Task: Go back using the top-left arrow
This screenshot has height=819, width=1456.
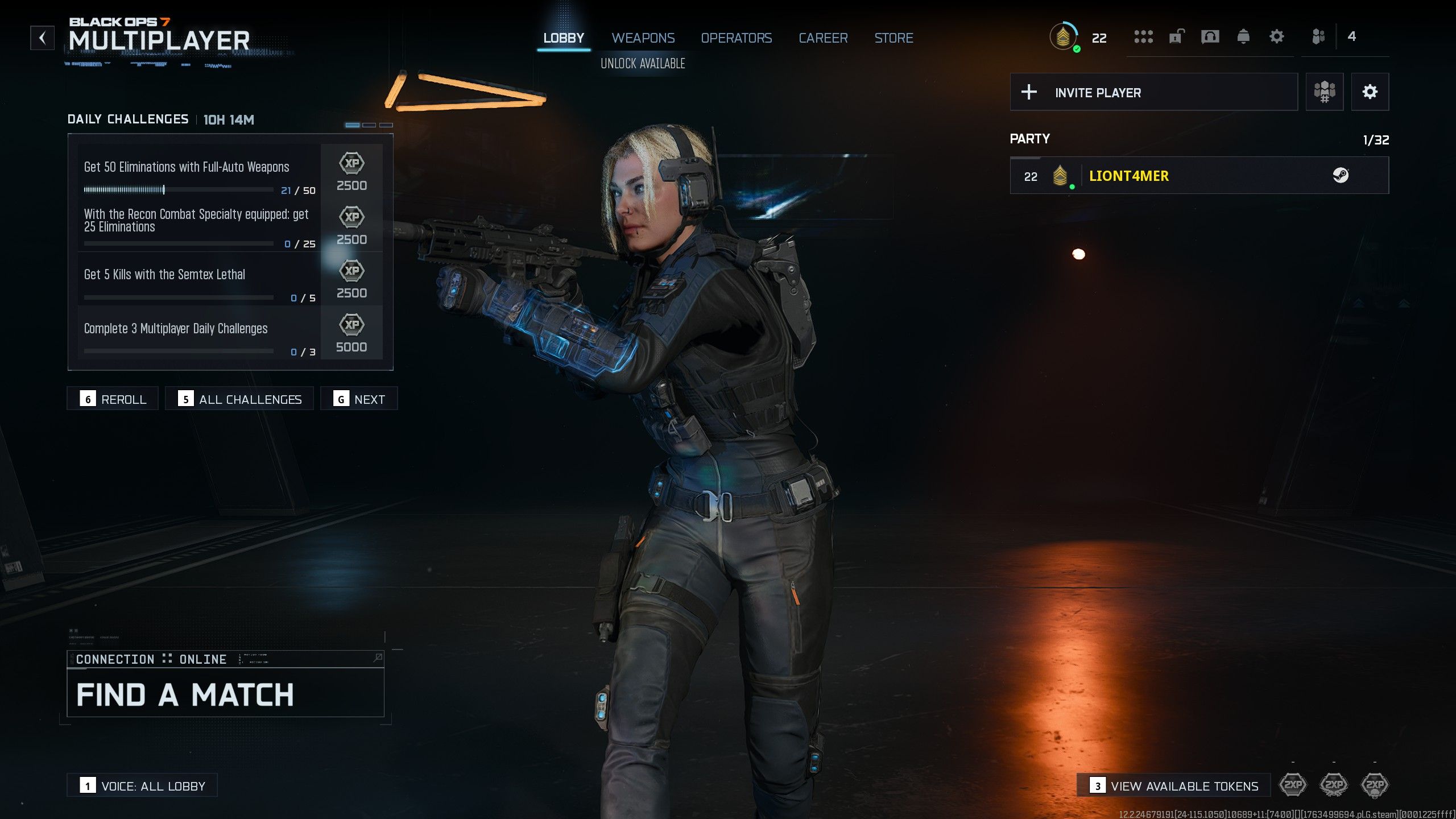Action: coord(42,38)
